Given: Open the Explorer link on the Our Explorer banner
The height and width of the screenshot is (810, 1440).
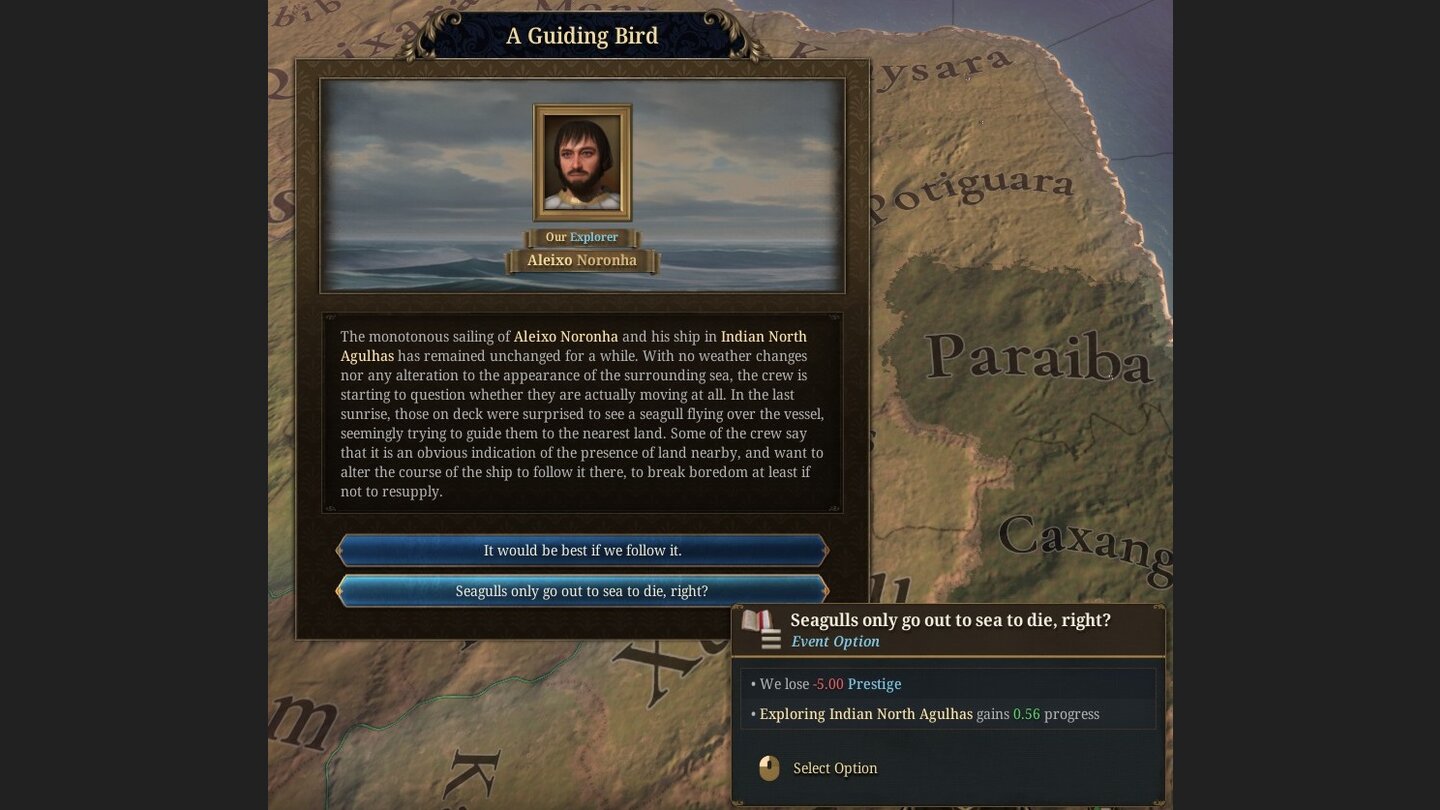Looking at the screenshot, I should pyautogui.click(x=596, y=237).
